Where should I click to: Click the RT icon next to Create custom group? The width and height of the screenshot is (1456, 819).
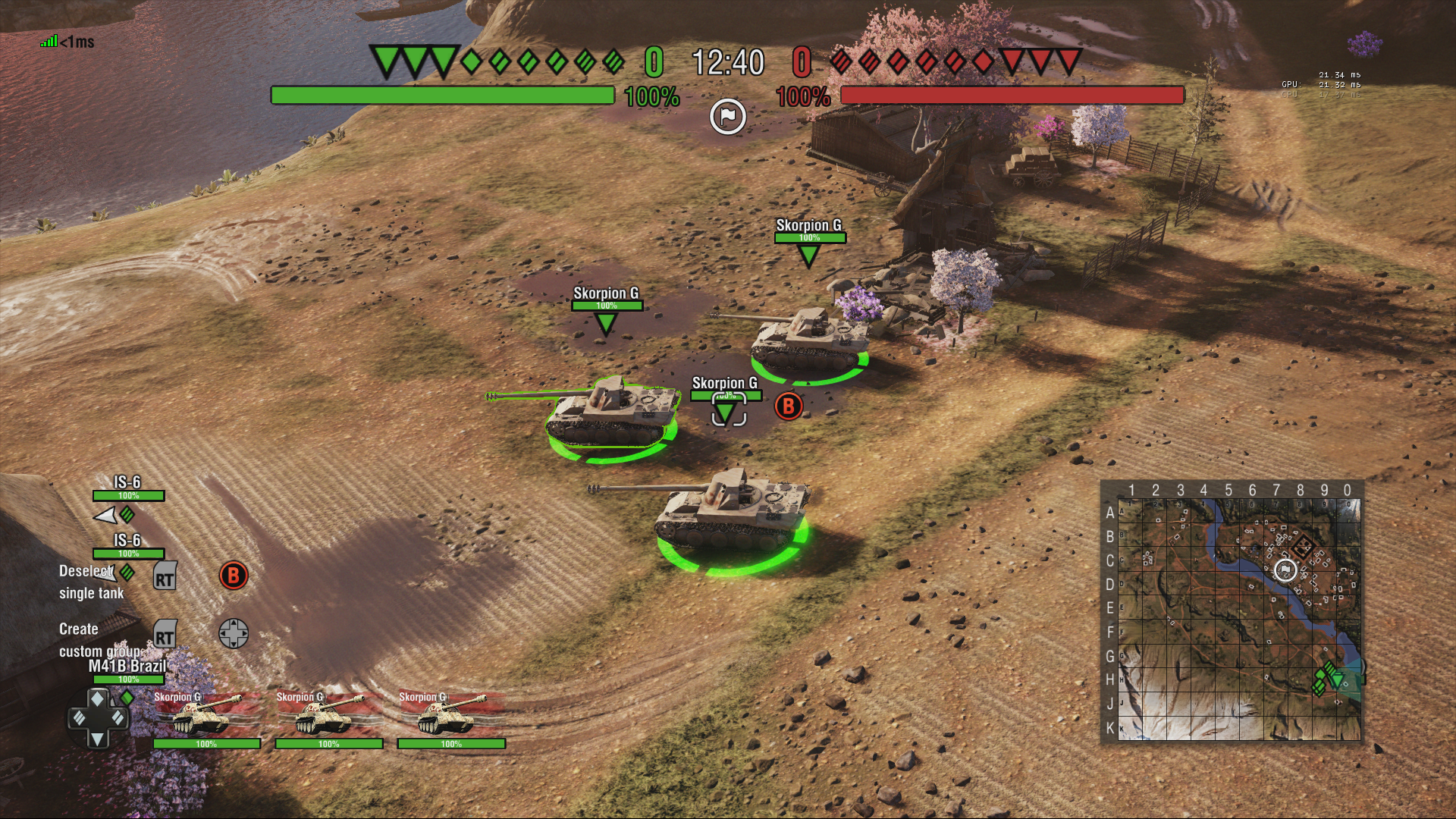(x=164, y=632)
